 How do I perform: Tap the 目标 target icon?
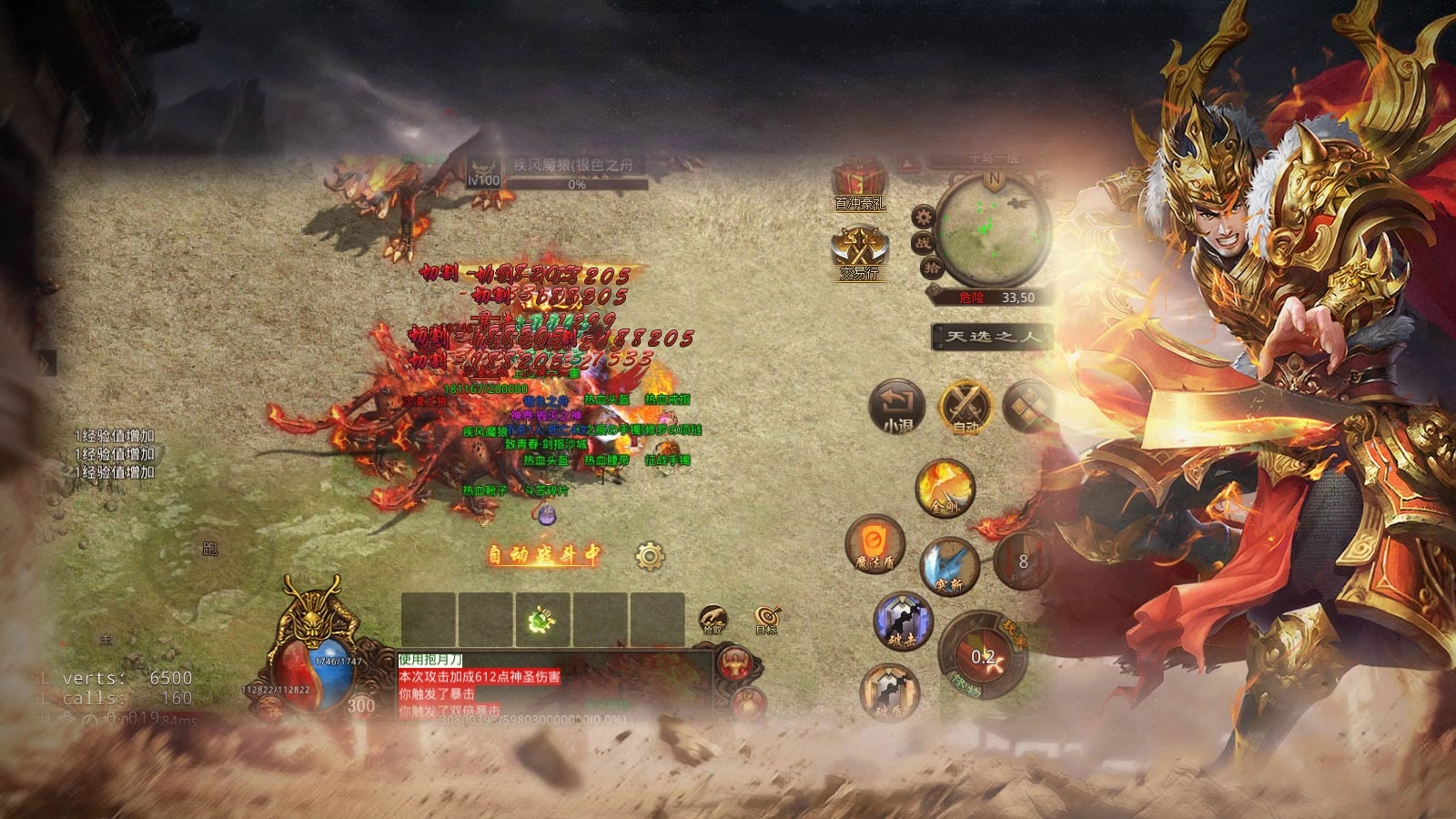point(766,620)
